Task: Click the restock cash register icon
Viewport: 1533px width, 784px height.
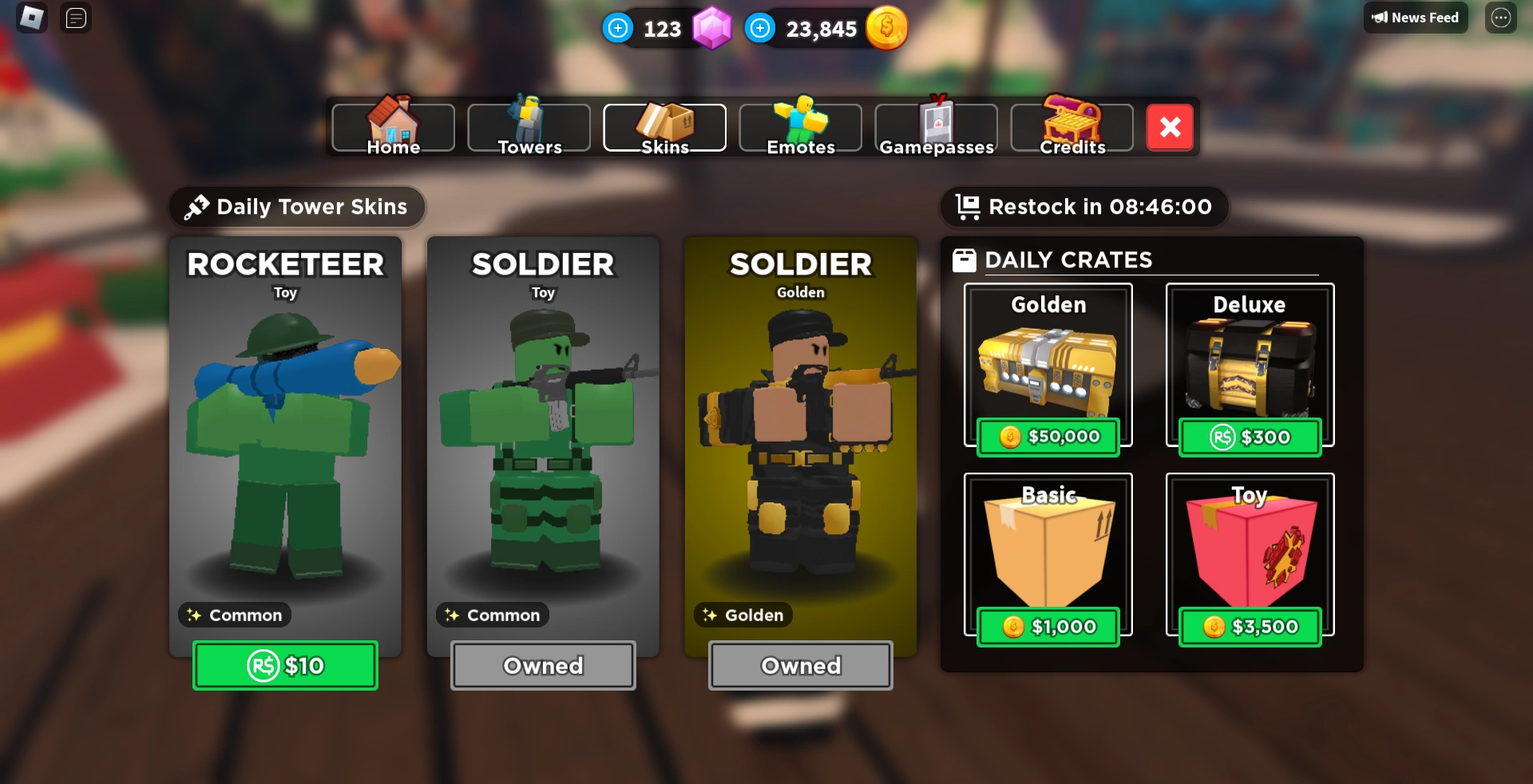Action: [968, 206]
